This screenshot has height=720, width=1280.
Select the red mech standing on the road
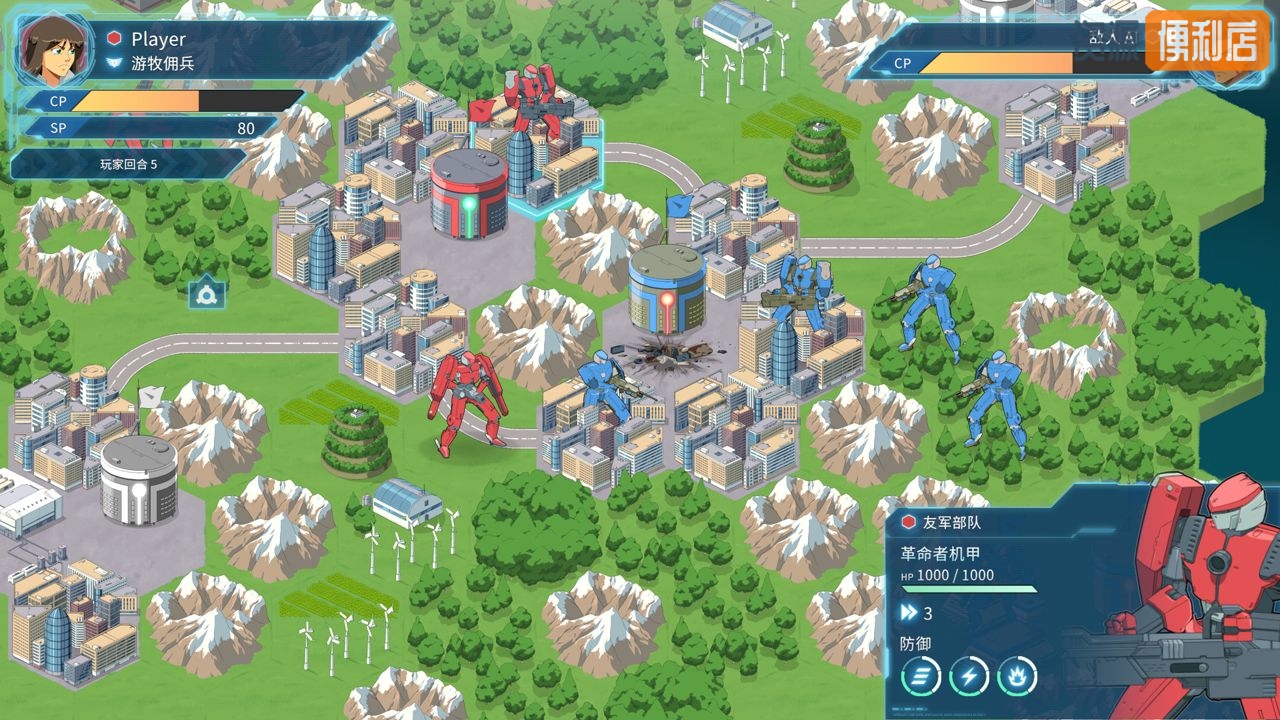tap(466, 400)
